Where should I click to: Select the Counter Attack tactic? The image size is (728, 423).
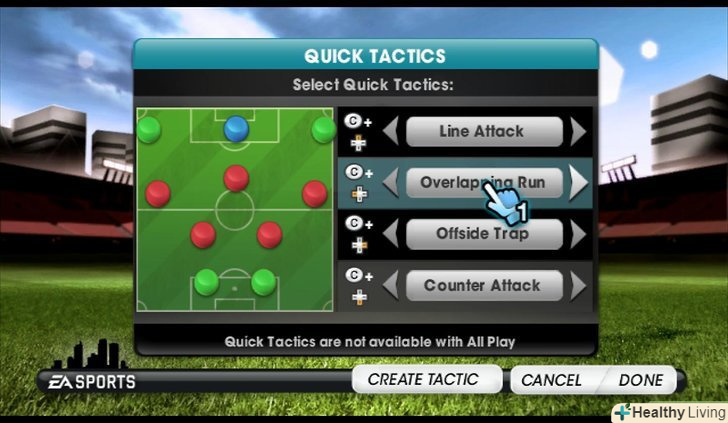481,285
